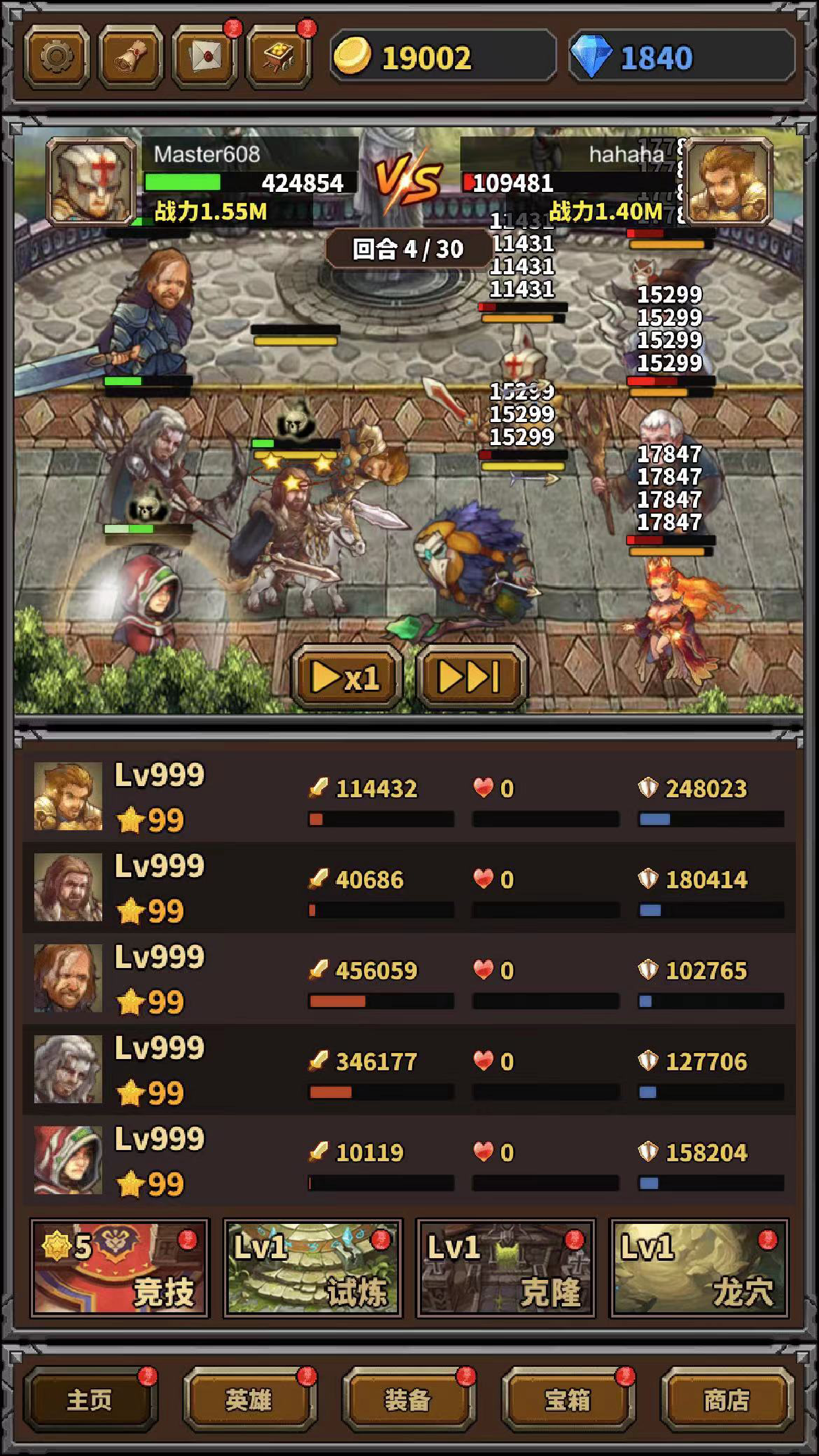
Task: Switch to the 英雄 heroes tab
Action: (249, 1399)
